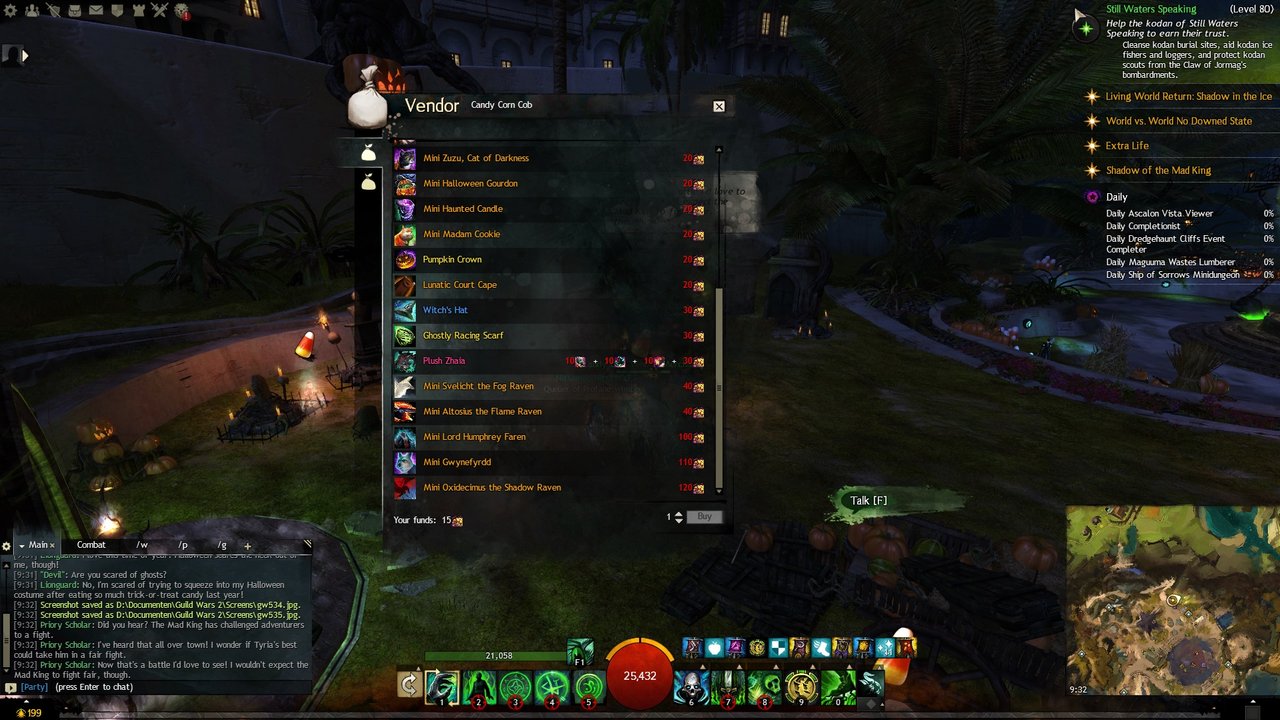Select the Witch's Hat entry
The image size is (1280, 720).
pyautogui.click(x=445, y=310)
